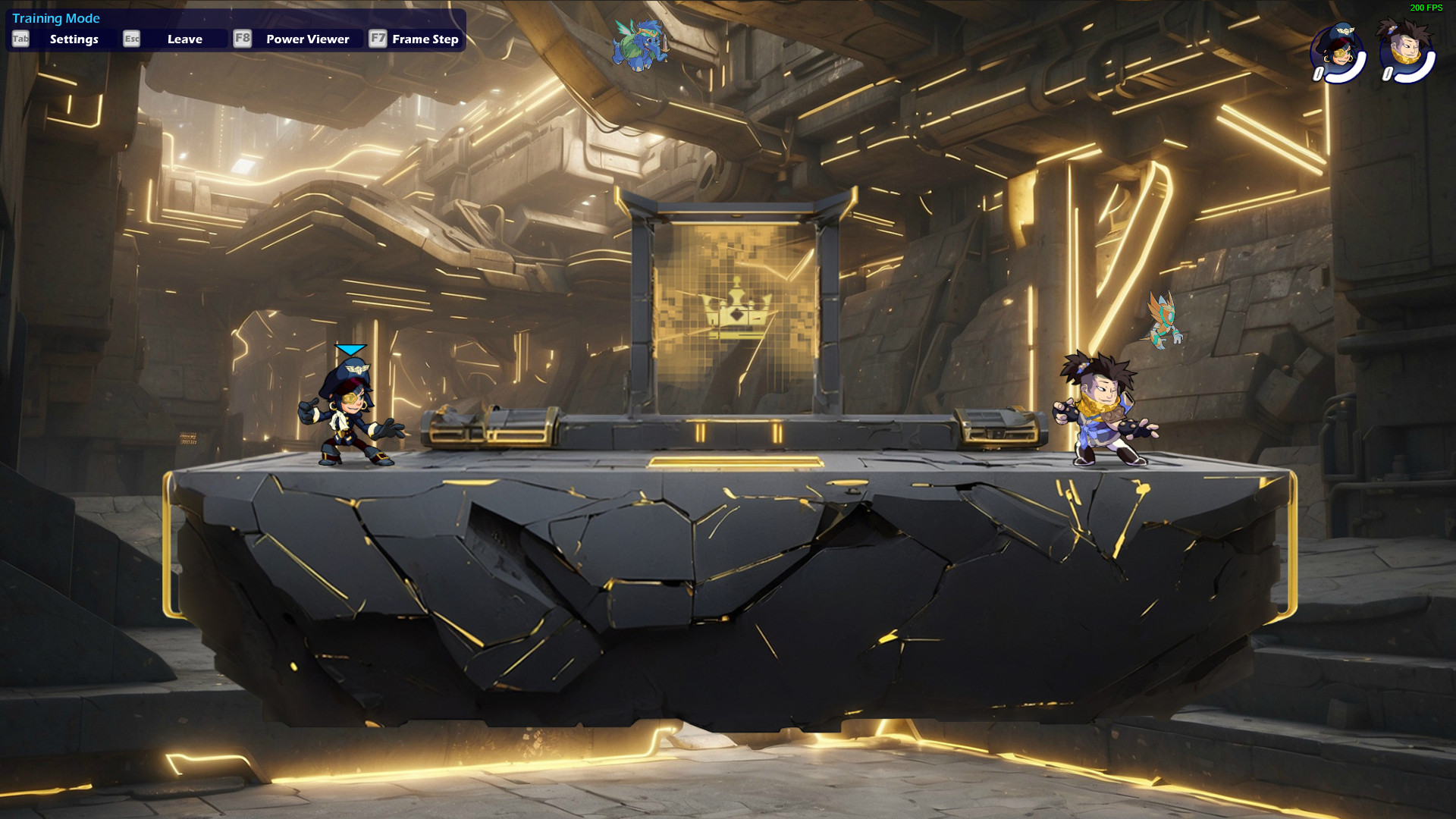Click the blue spawn marker above the pirate
Screen dimensions: 1456x819
[x=349, y=348]
